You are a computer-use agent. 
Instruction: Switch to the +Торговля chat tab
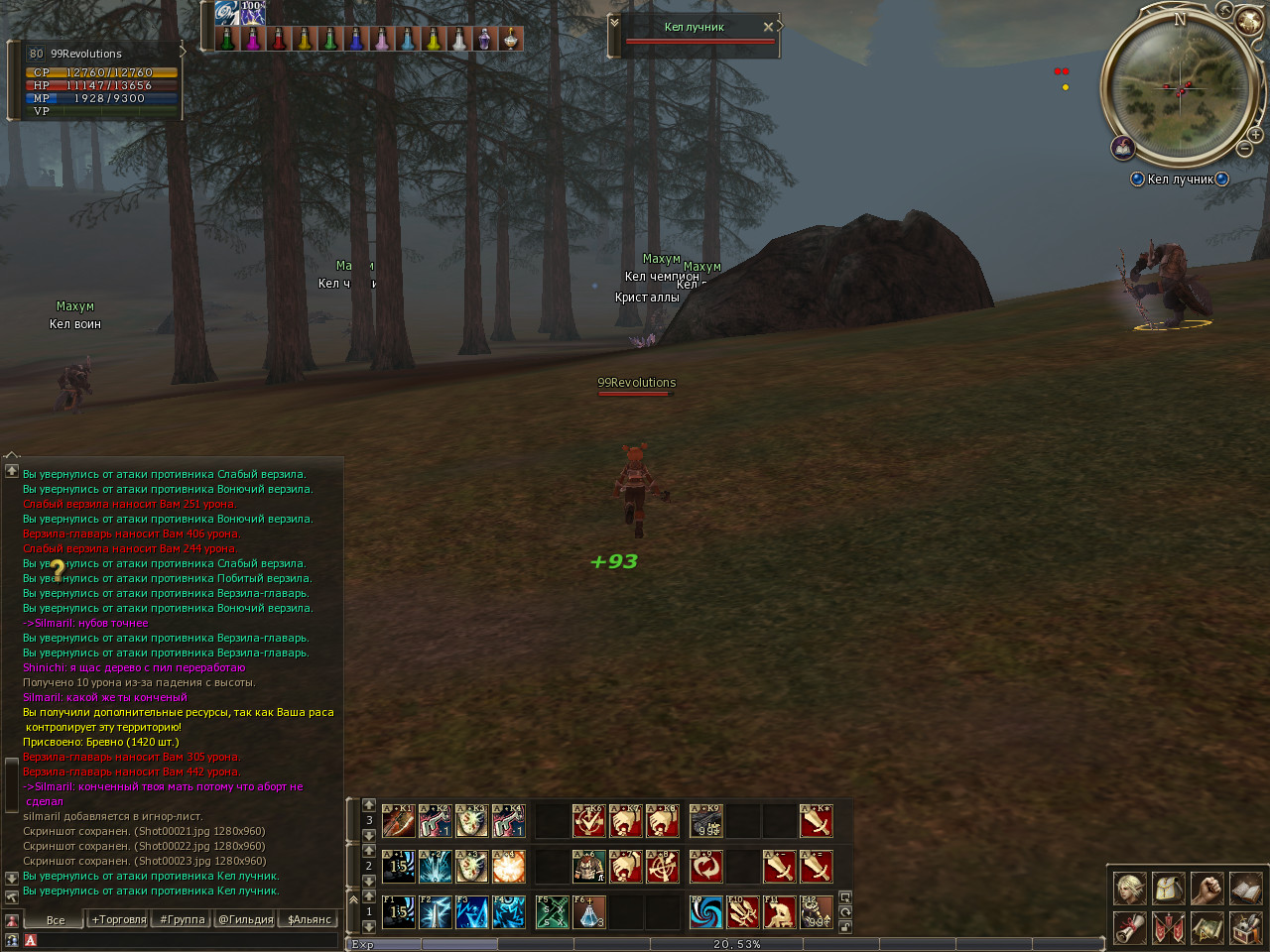tap(119, 919)
